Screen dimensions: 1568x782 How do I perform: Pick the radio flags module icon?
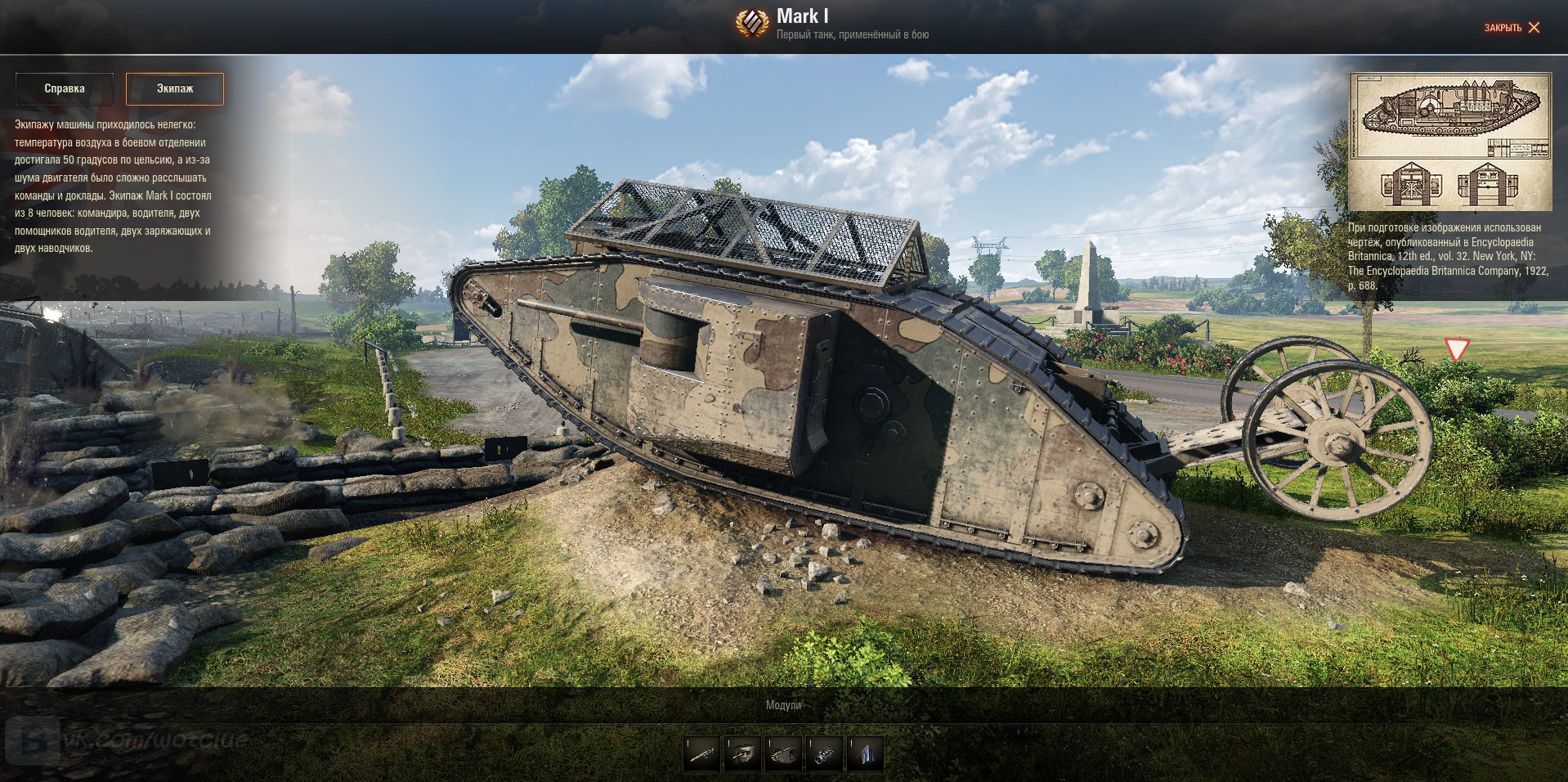point(865,753)
